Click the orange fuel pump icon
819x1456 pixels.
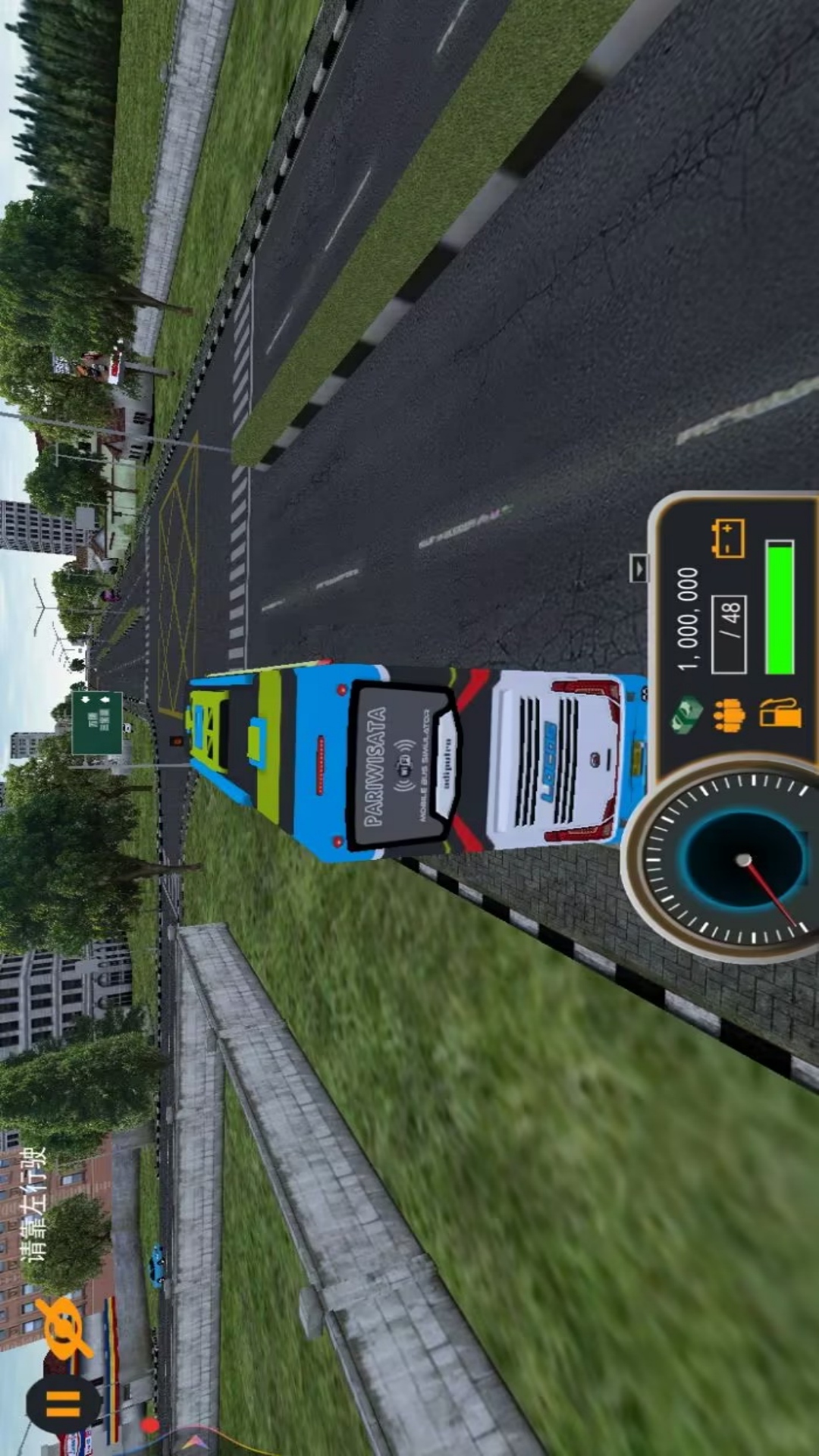780,714
